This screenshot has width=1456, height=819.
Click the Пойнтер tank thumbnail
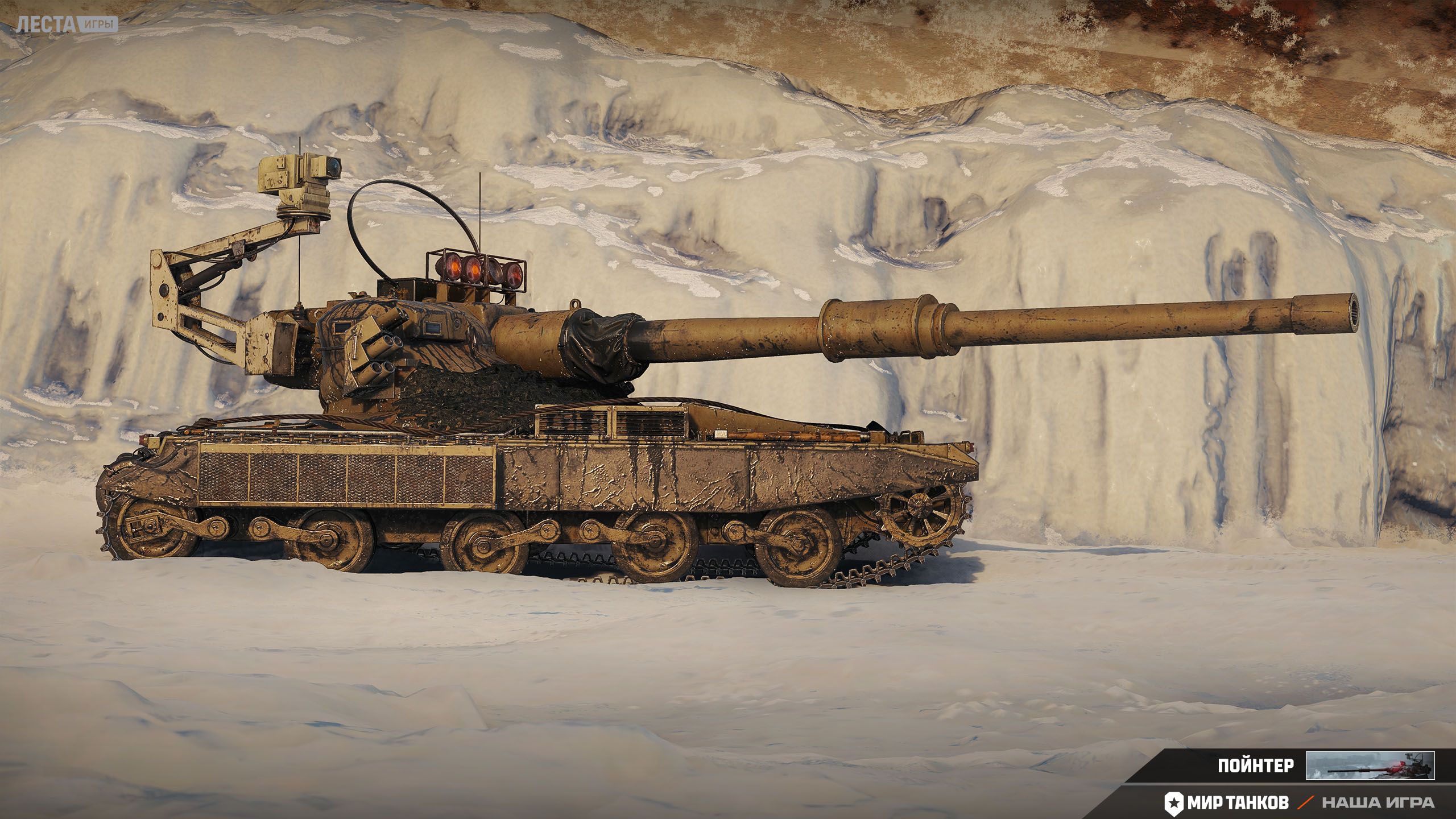[1370, 765]
